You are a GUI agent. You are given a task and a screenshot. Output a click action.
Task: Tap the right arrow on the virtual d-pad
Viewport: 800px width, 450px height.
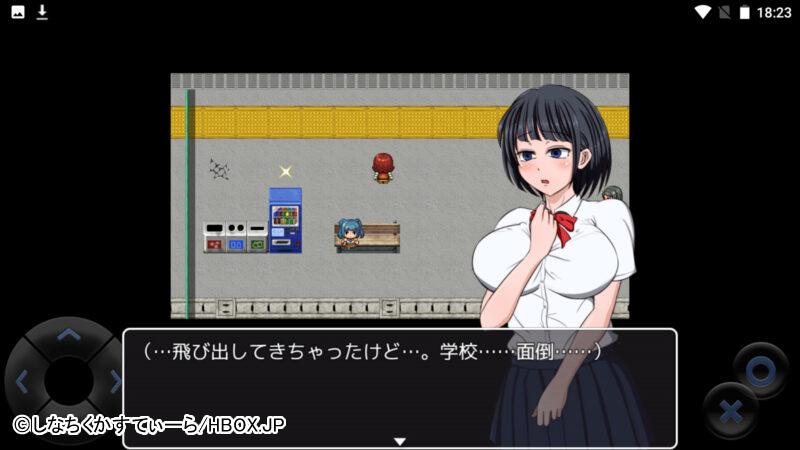[x=115, y=381]
